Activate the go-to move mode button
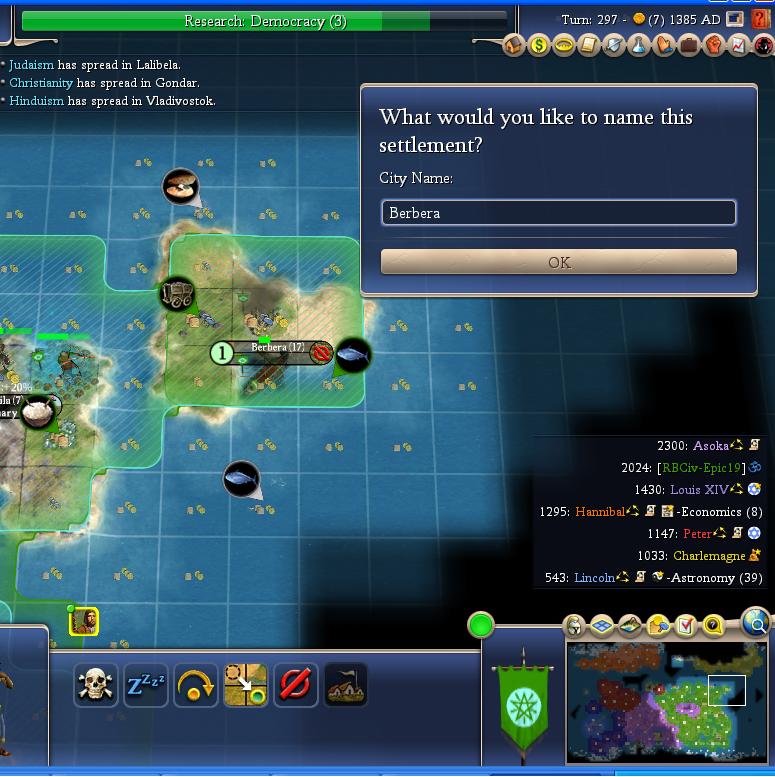Image resolution: width=775 pixels, height=777 pixels. click(x=246, y=685)
